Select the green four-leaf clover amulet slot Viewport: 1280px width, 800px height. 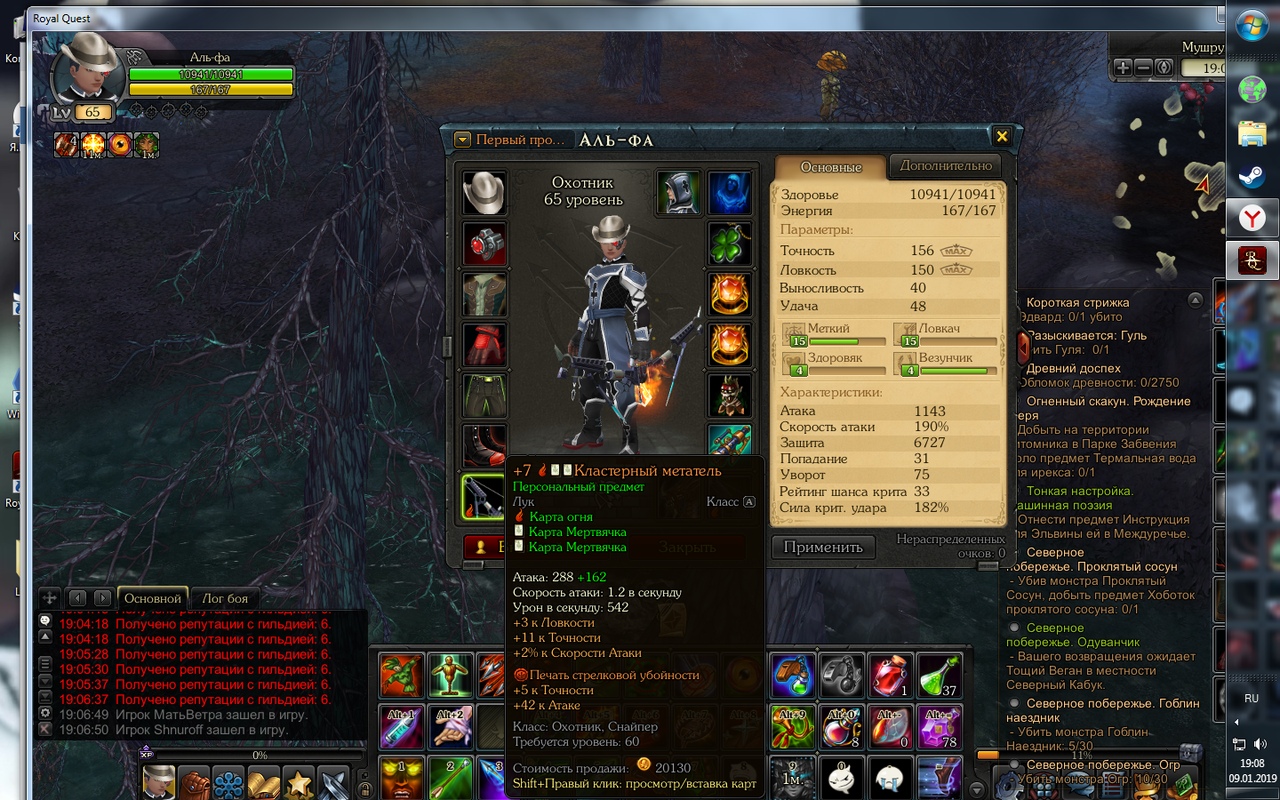click(730, 243)
